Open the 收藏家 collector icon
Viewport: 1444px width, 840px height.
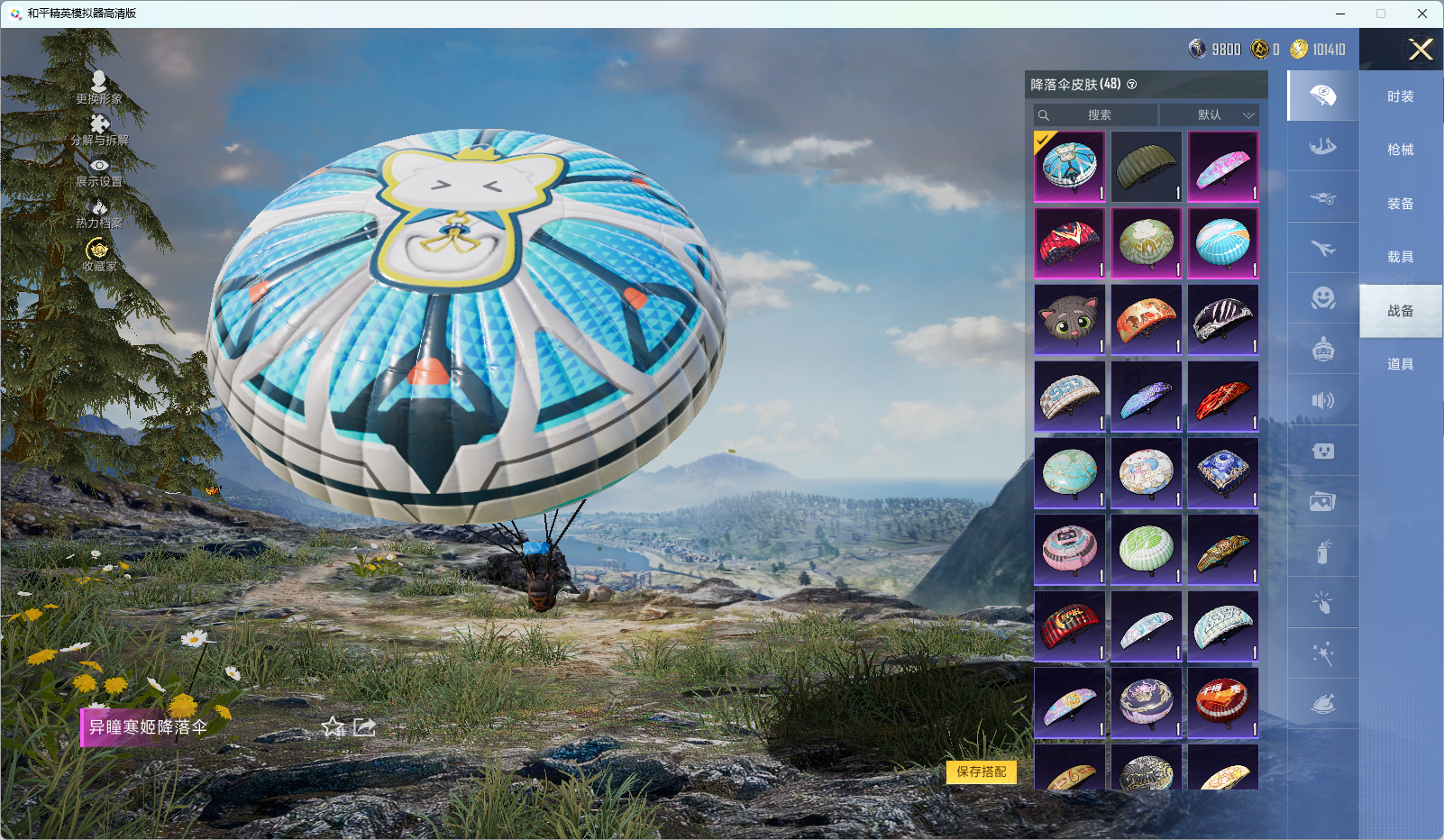[99, 255]
